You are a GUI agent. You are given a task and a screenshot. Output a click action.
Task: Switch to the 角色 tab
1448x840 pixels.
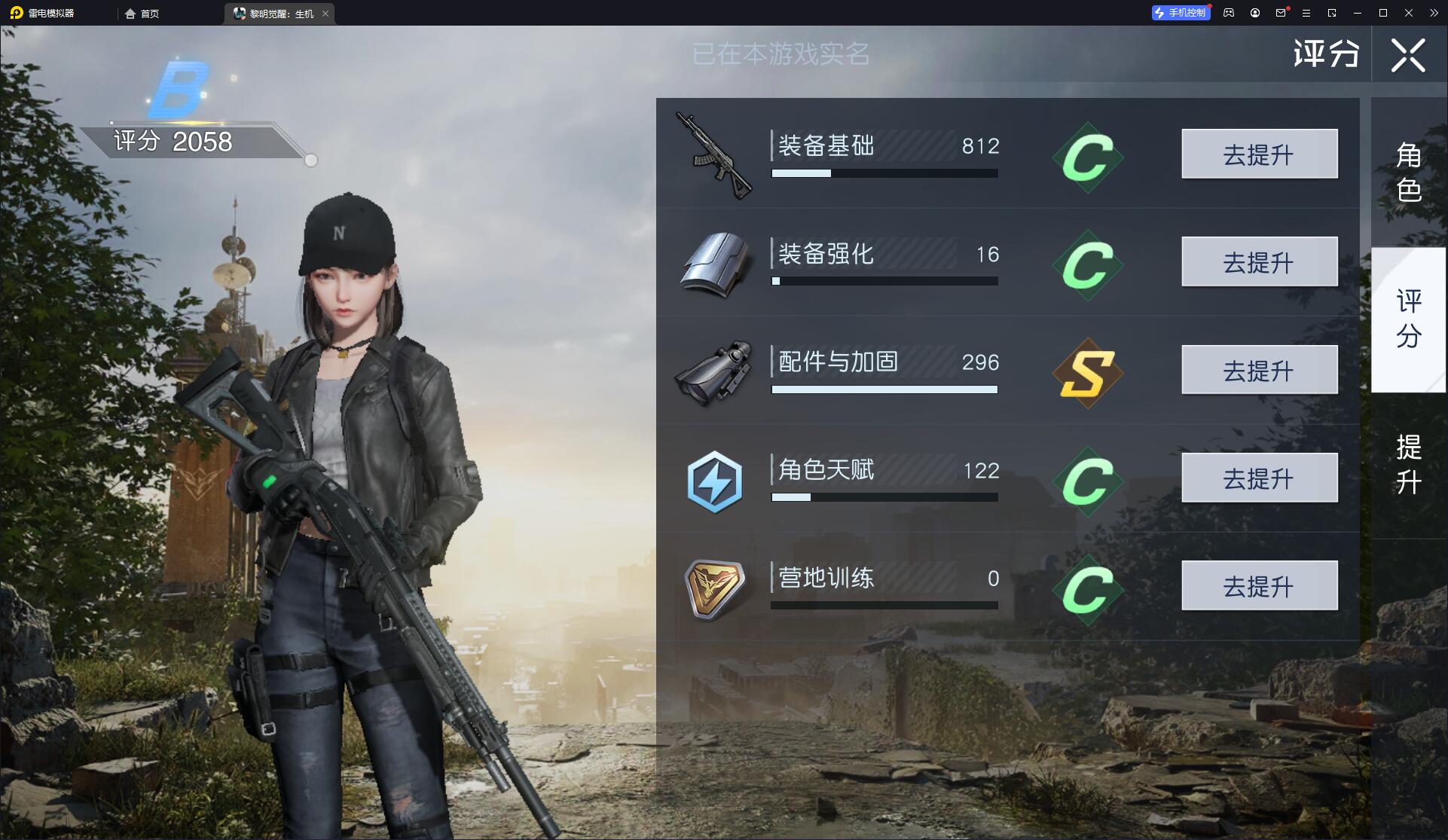(1408, 172)
